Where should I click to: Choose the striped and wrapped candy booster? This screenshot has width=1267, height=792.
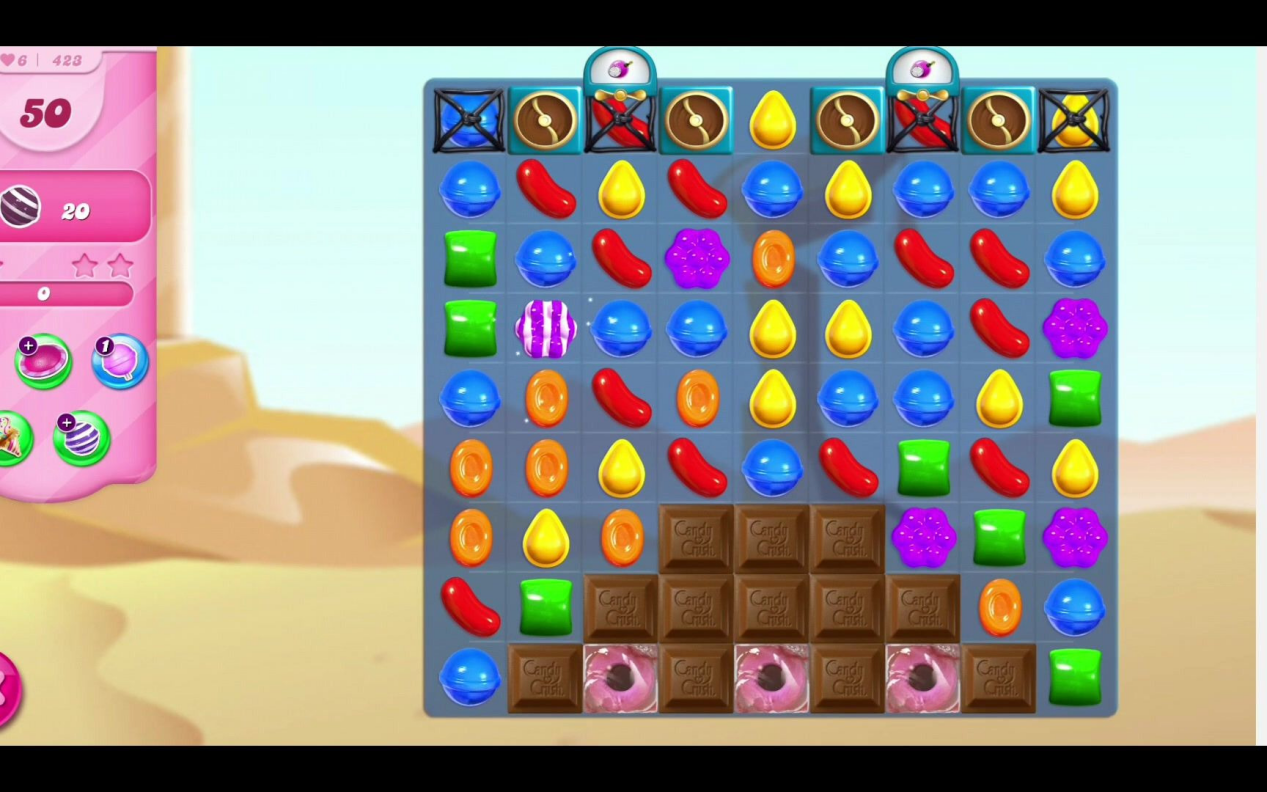click(81, 439)
